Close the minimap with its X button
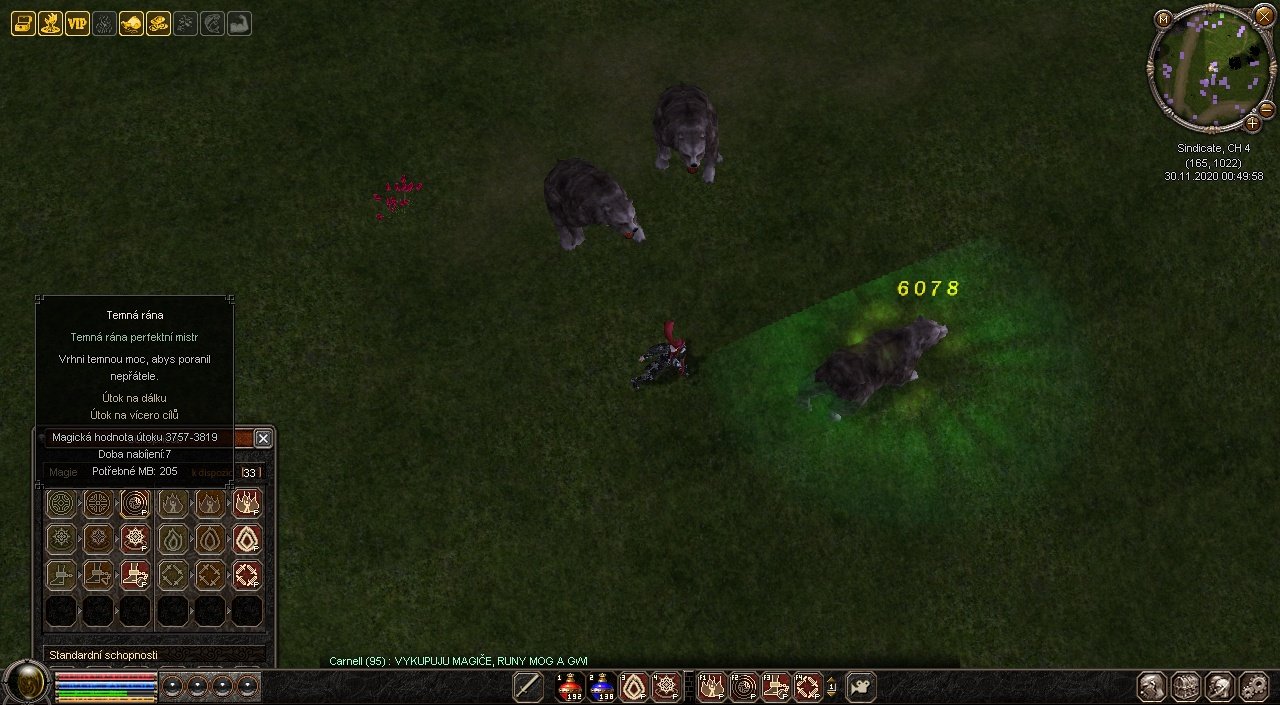The height and width of the screenshot is (705, 1280). tap(1264, 14)
